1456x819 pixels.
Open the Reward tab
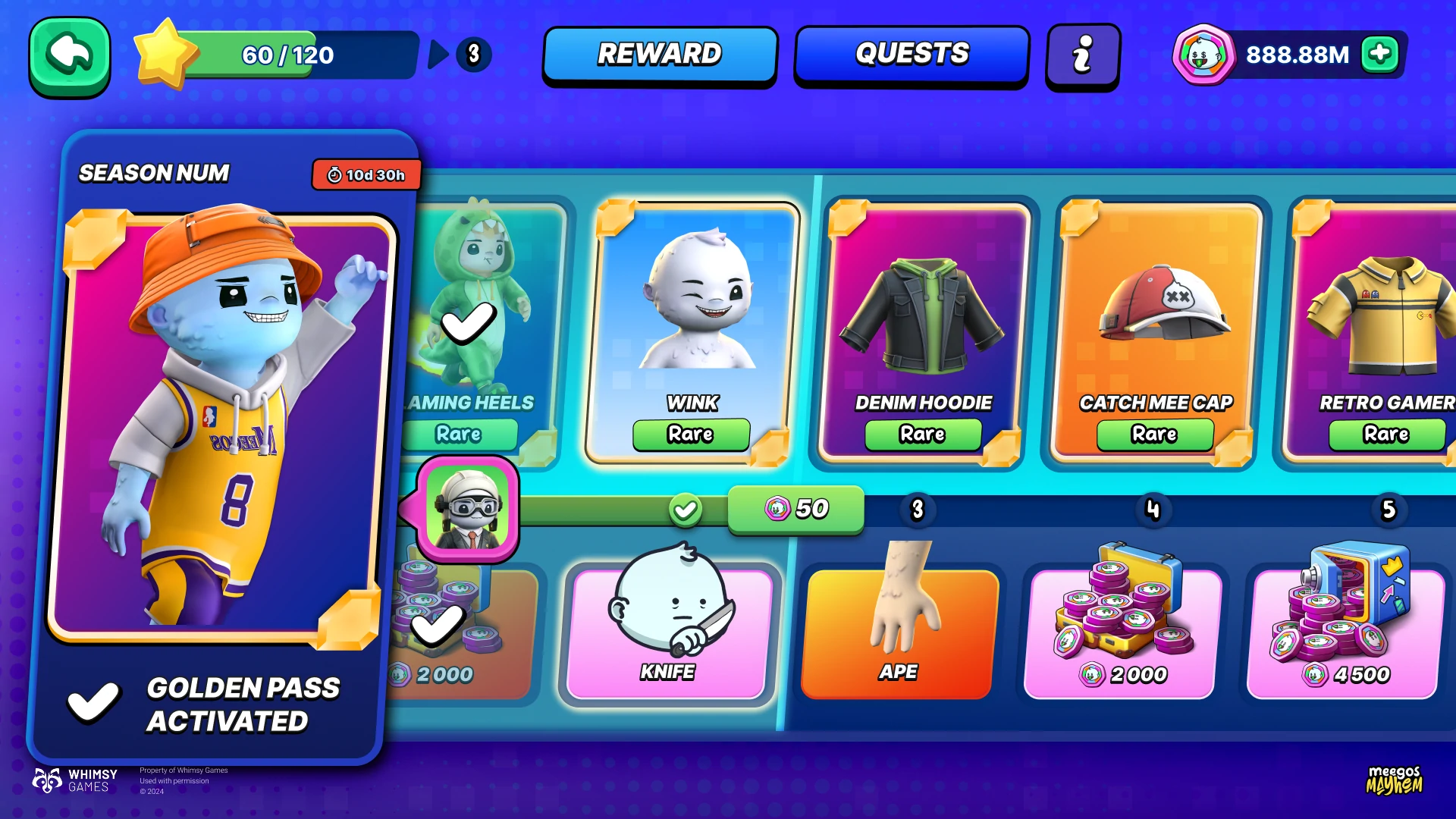pos(660,55)
